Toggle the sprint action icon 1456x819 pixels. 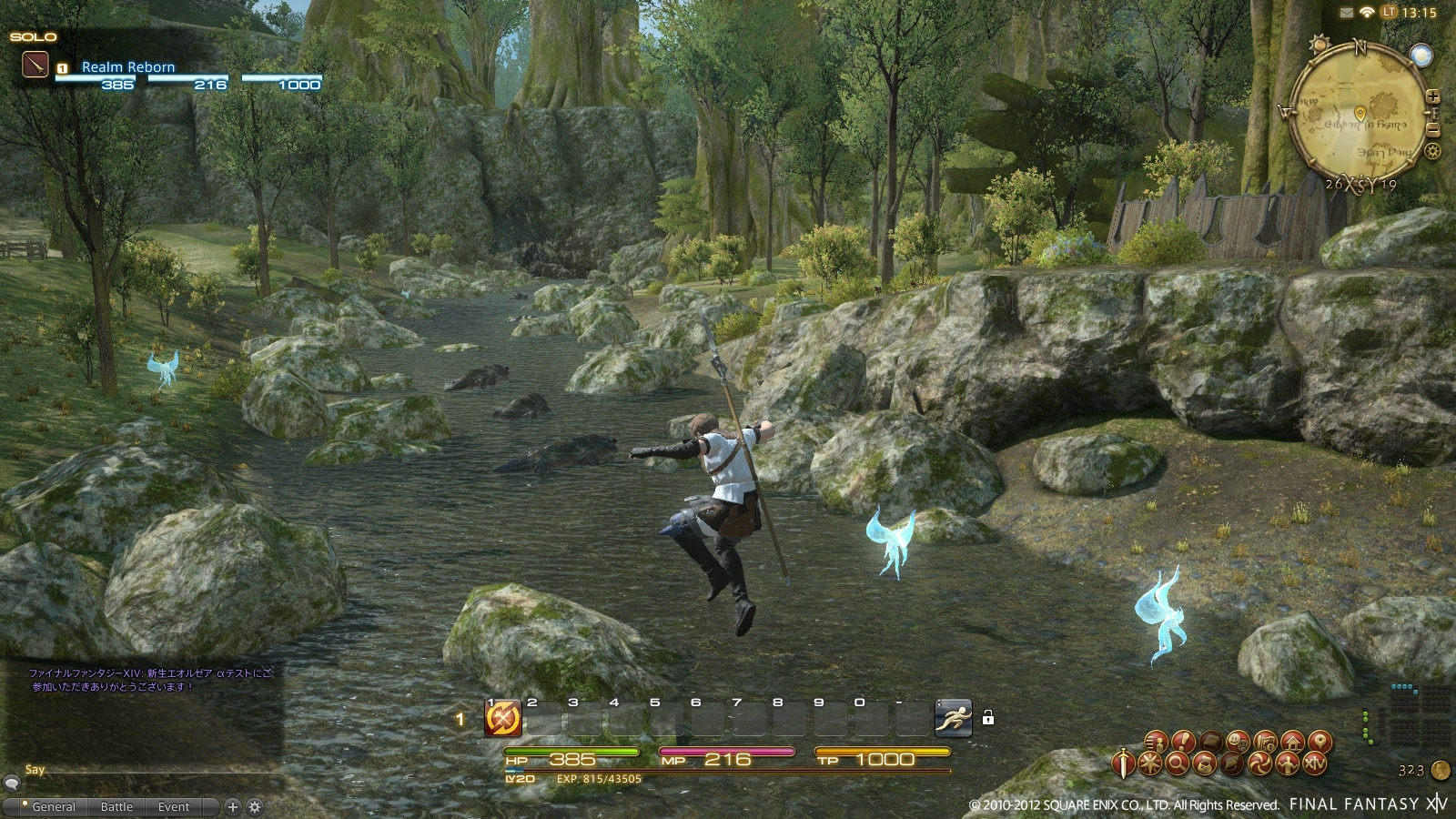pos(953,719)
